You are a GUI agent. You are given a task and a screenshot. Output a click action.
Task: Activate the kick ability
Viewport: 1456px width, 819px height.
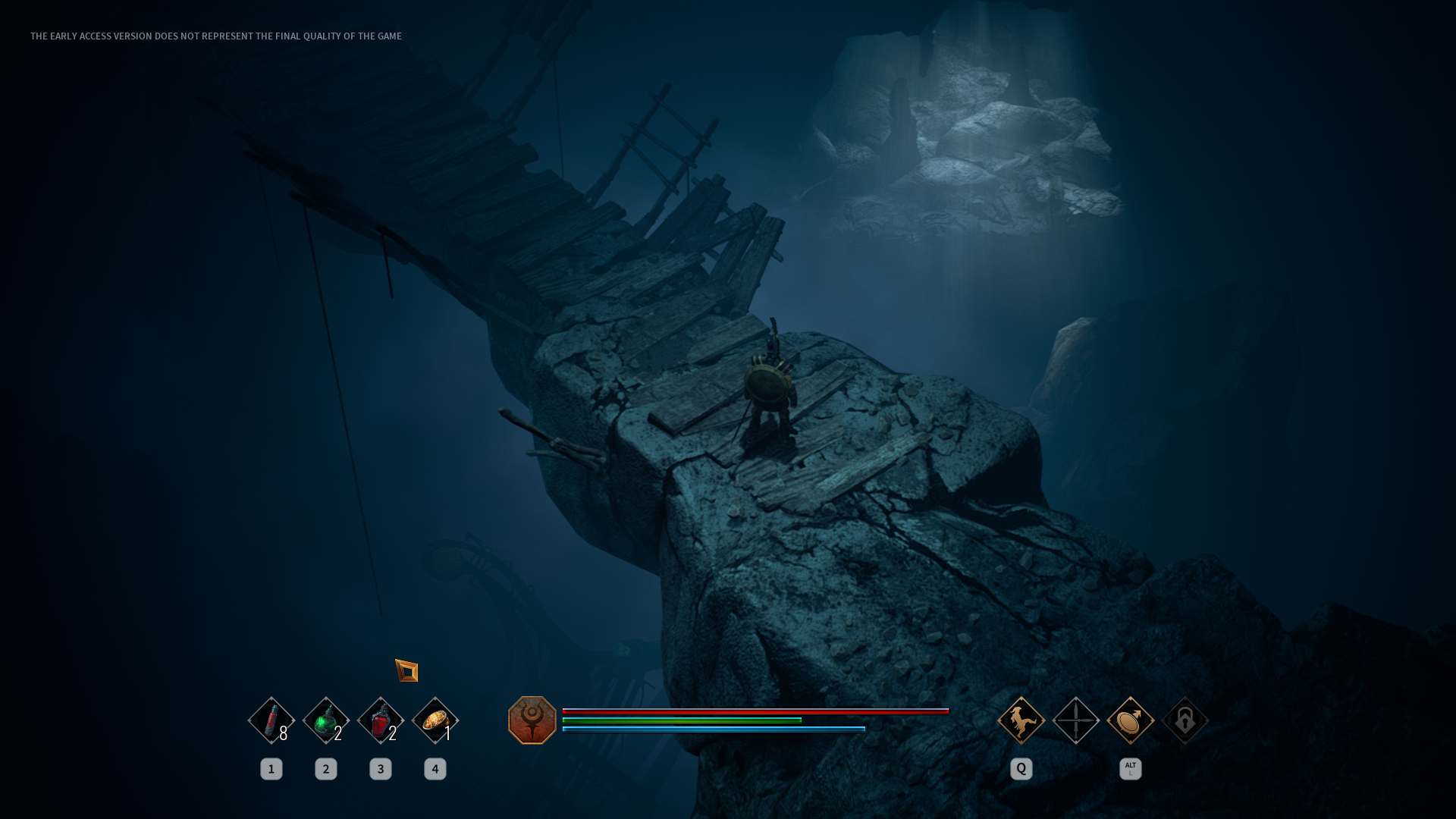pyautogui.click(x=1021, y=720)
